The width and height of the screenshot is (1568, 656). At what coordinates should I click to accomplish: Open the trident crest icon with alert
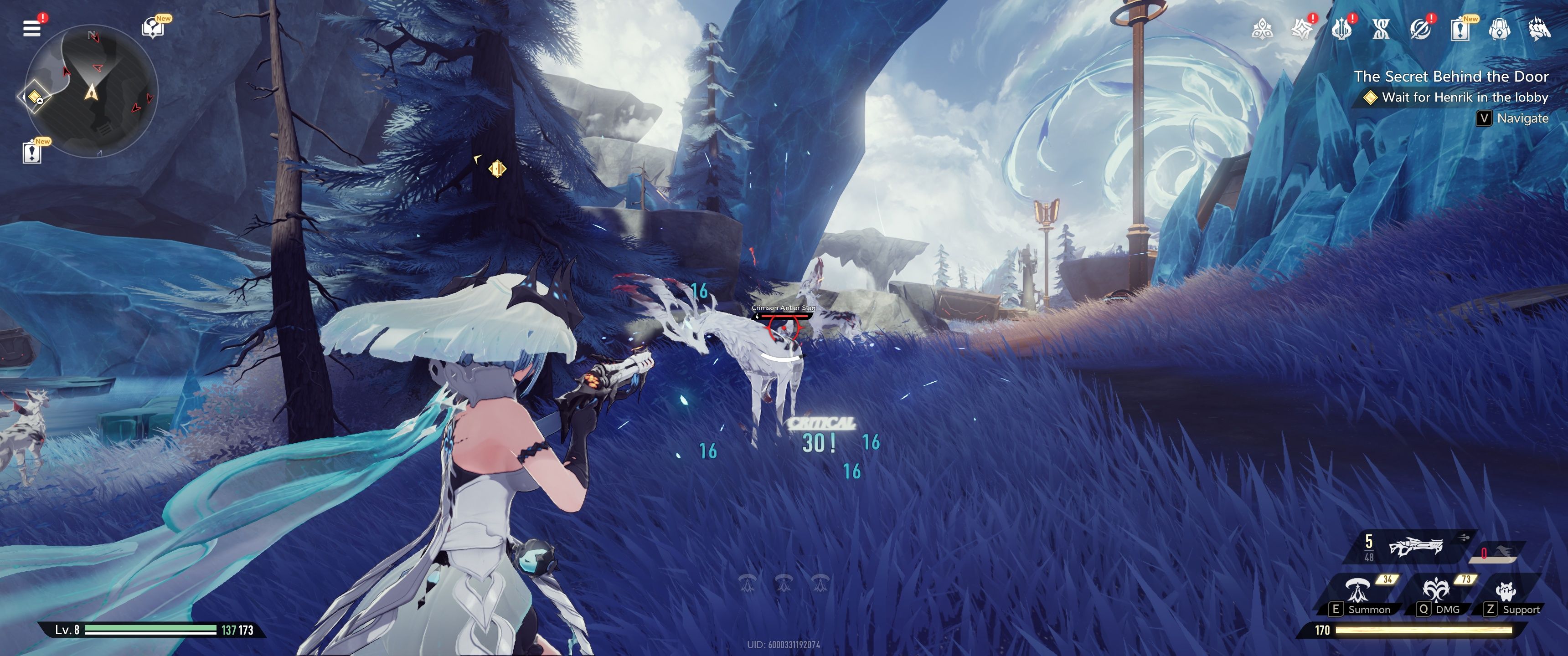click(1341, 29)
